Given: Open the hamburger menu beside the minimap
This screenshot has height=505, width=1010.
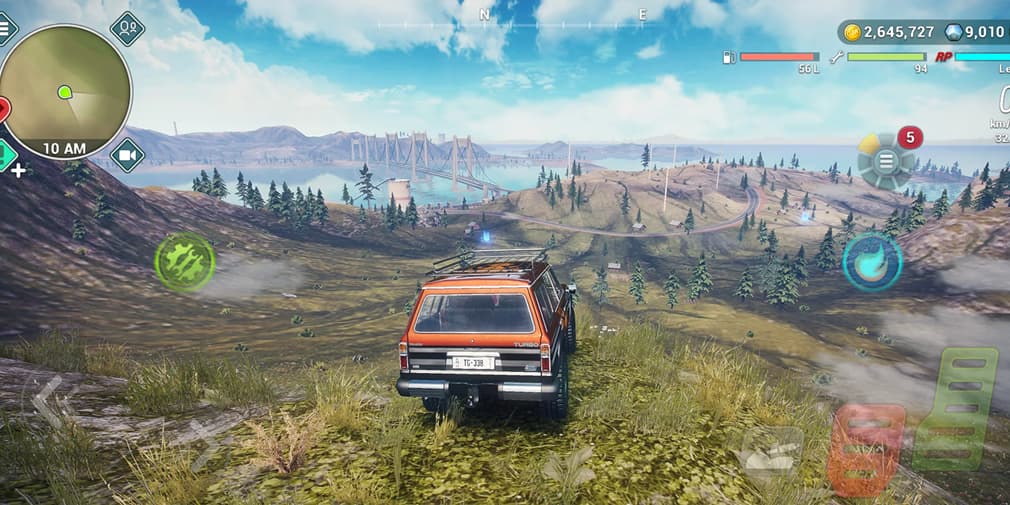Looking at the screenshot, I should pos(5,27).
